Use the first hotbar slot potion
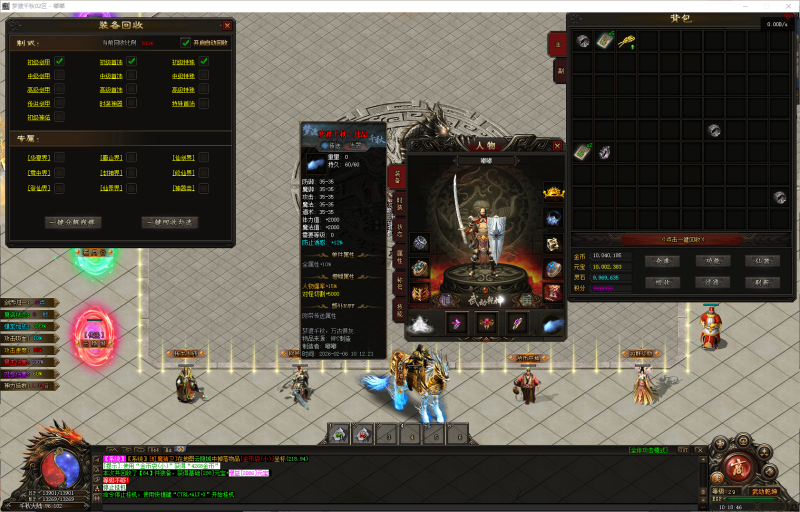The width and height of the screenshot is (800, 512). click(340, 434)
